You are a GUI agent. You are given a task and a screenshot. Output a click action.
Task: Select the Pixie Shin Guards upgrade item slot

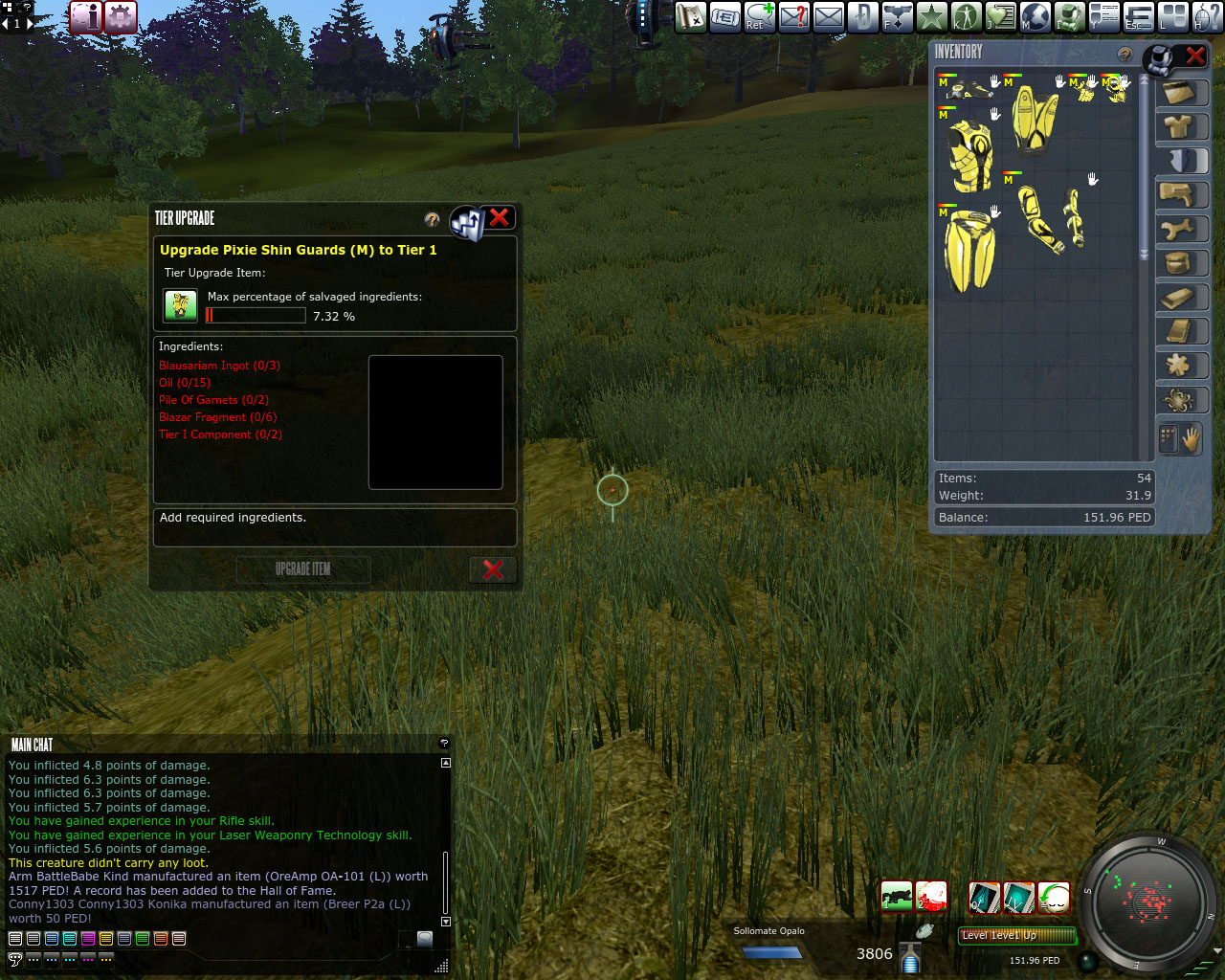click(180, 305)
